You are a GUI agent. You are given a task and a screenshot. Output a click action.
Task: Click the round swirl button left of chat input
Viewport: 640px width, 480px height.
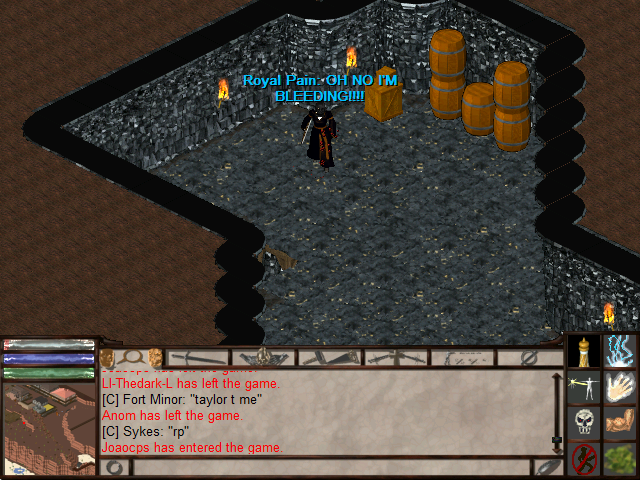[x=115, y=467]
